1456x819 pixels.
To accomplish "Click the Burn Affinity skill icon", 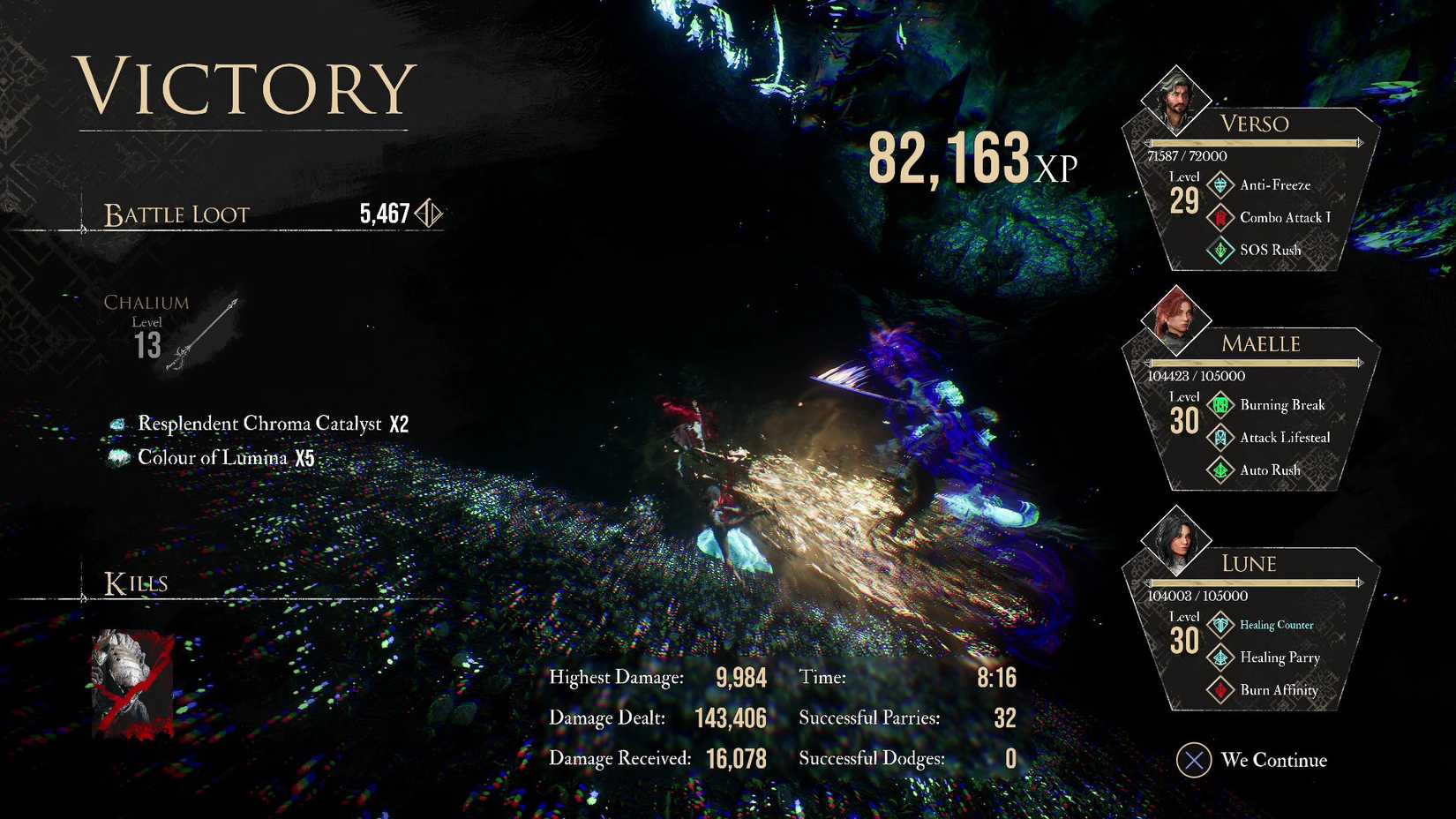I will pyautogui.click(x=1220, y=690).
